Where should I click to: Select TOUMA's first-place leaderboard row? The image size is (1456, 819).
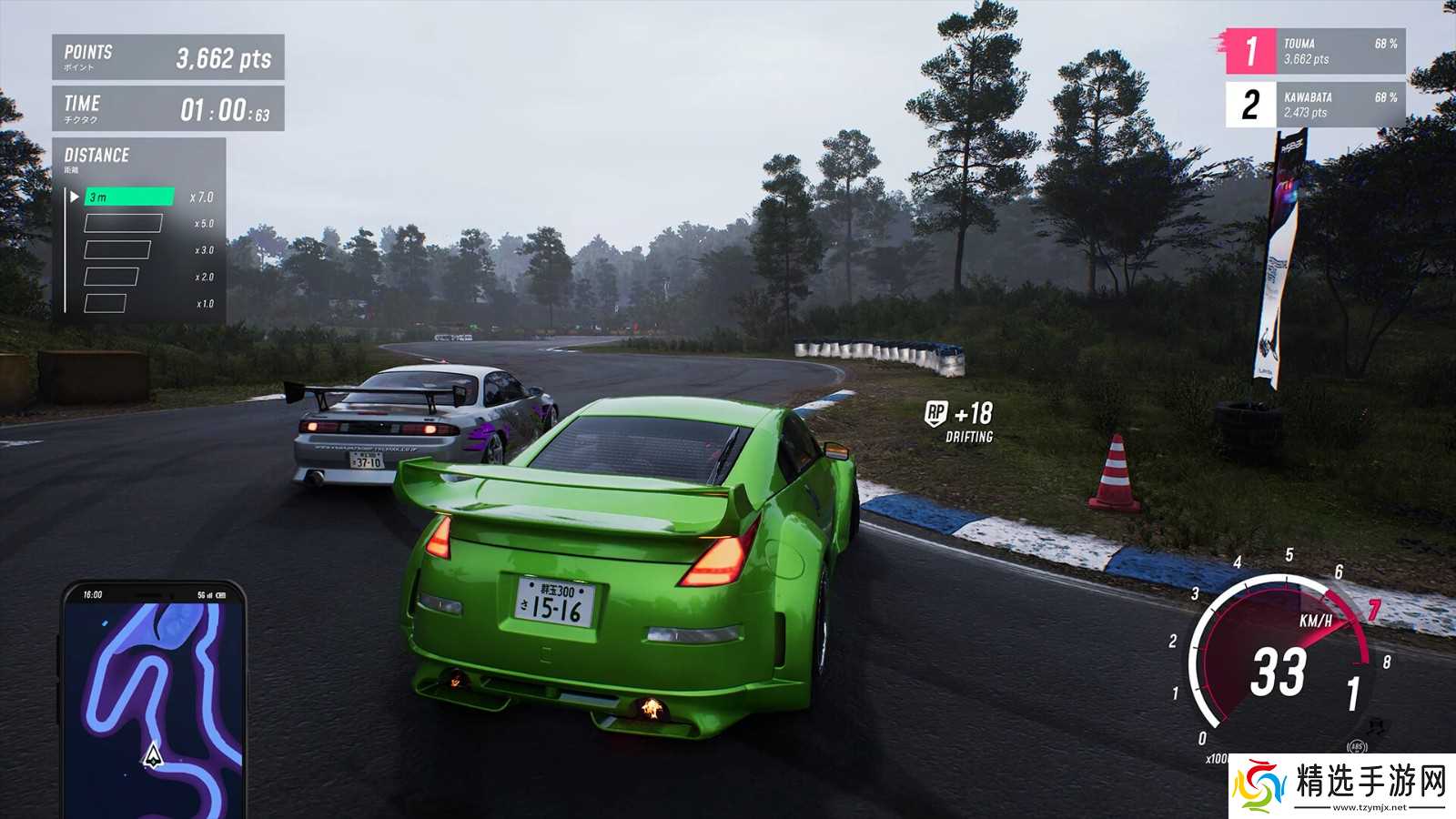[1315, 51]
